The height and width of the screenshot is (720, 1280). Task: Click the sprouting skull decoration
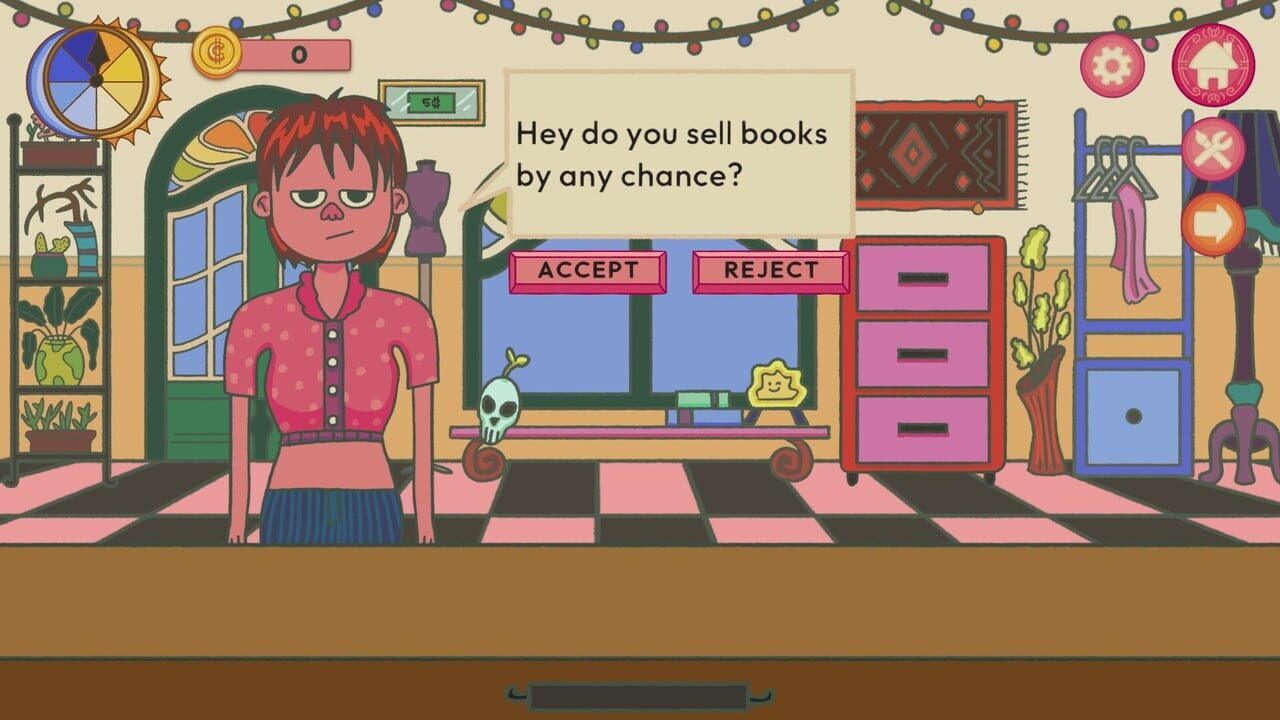(x=497, y=410)
